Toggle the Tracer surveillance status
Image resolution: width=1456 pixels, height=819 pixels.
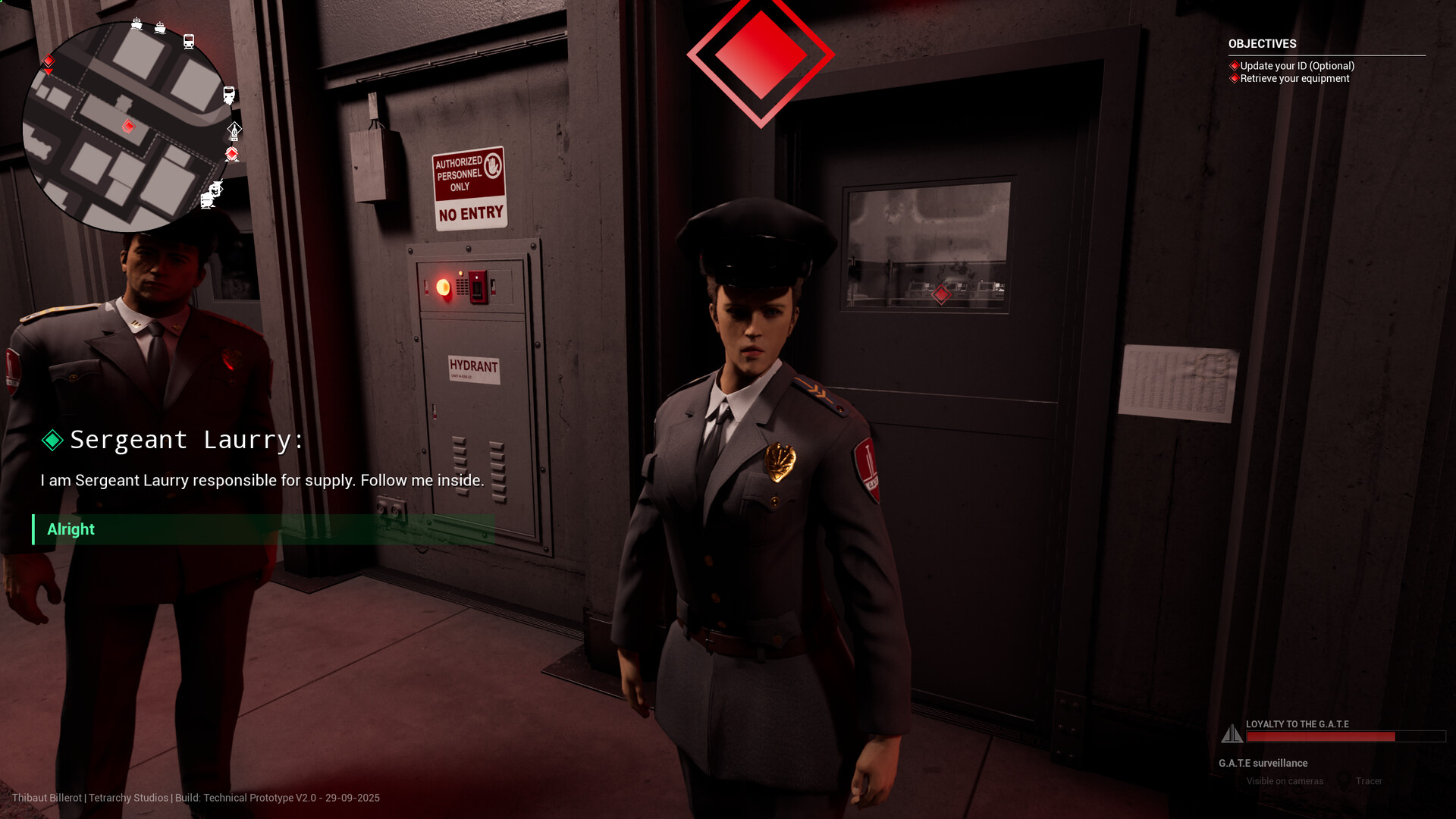click(x=1368, y=780)
